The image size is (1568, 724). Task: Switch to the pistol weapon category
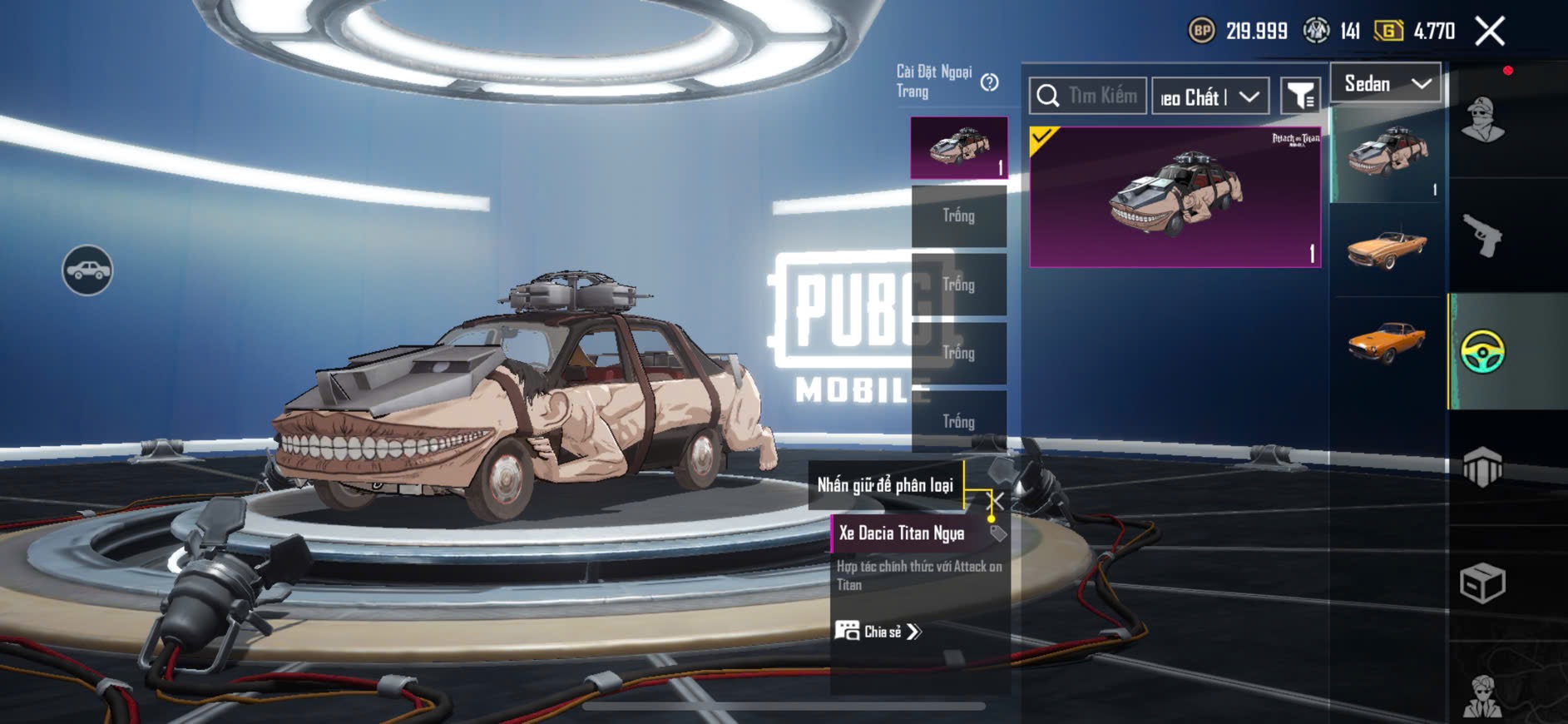click(1483, 236)
